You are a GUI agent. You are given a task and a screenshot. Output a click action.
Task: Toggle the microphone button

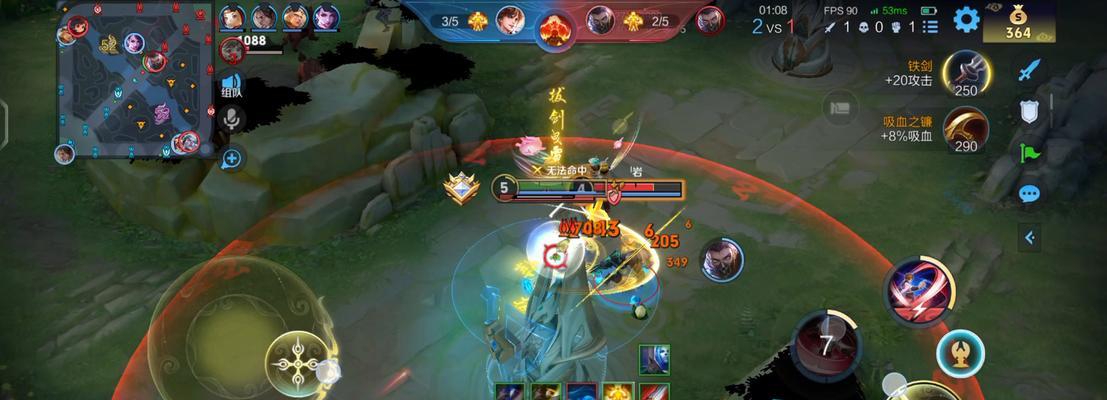click(x=232, y=121)
